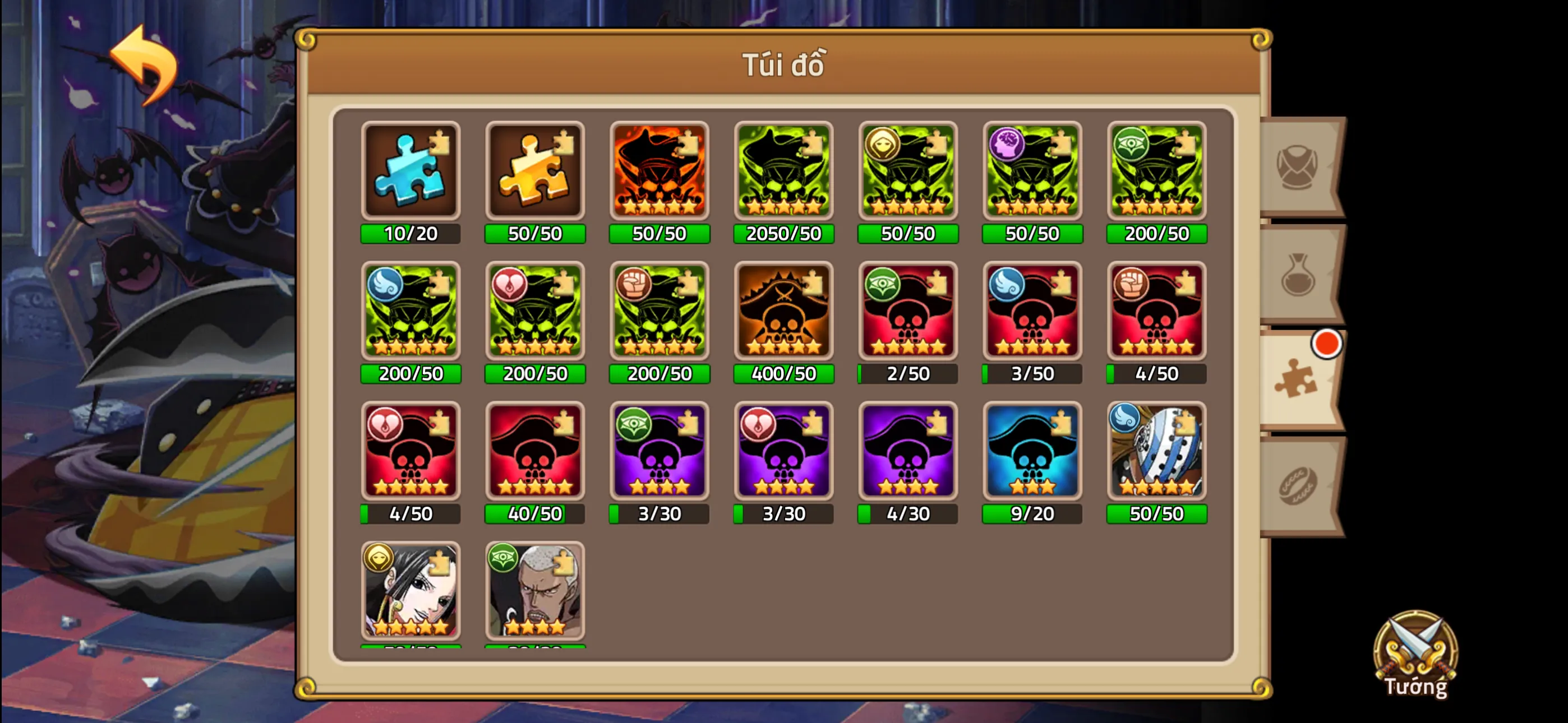Expand the purple skull shard showing 4/30
The width and height of the screenshot is (1568, 723).
tap(907, 452)
